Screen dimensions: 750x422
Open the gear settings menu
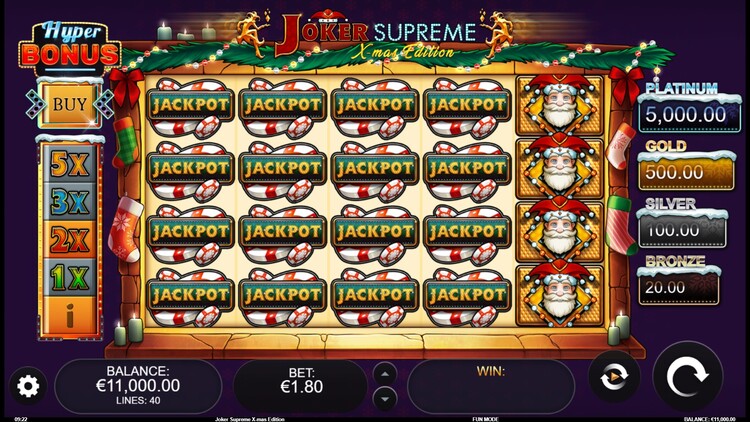(x=27, y=385)
